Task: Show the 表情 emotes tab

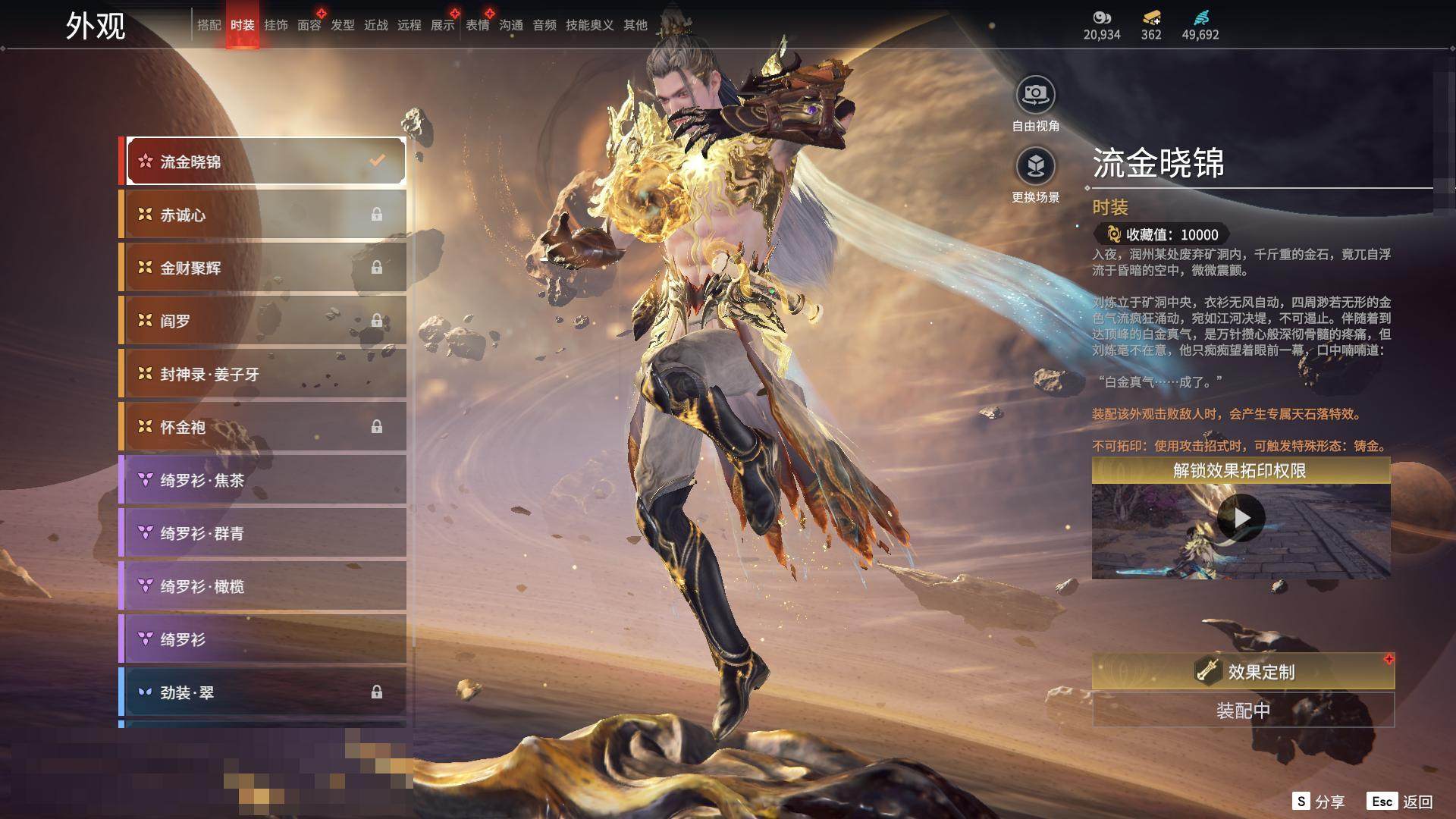Action: [477, 25]
